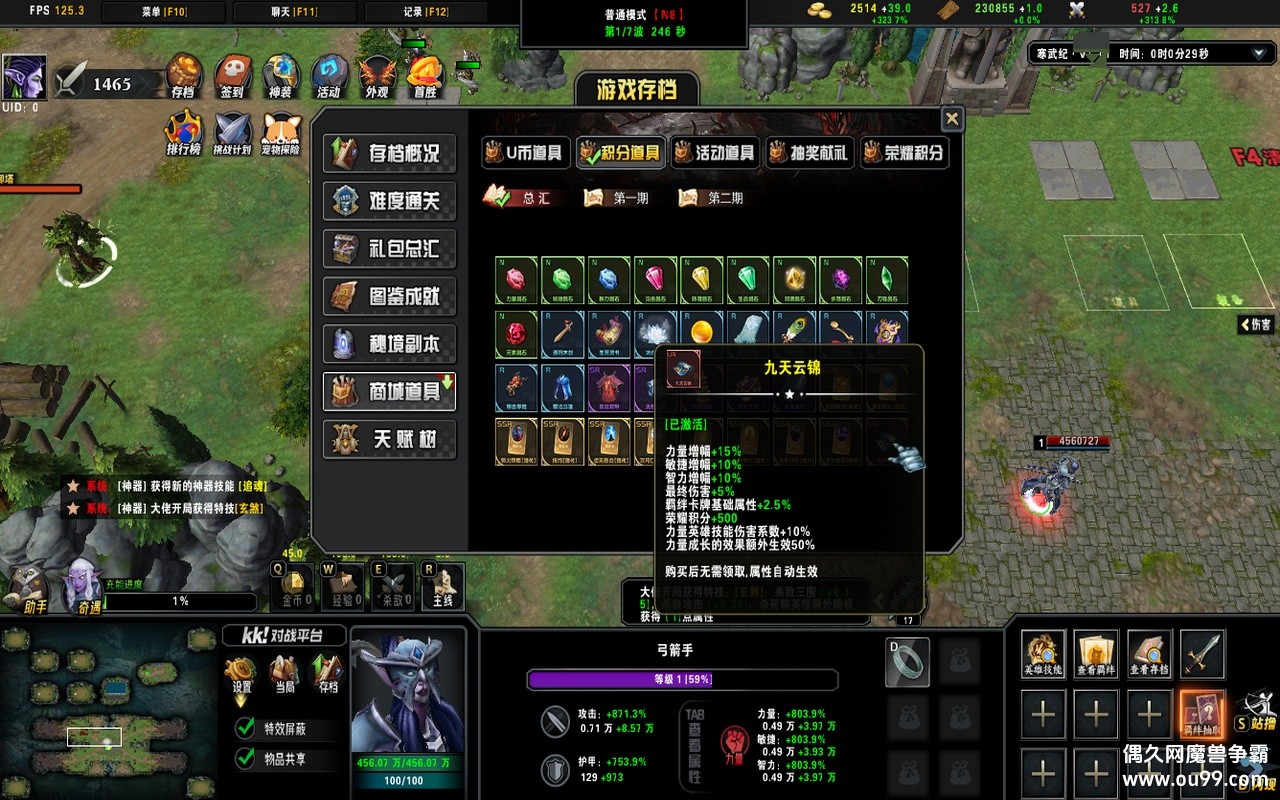Switch to the 活动道具 tab
Screen dimensions: 1280x800
[715, 152]
